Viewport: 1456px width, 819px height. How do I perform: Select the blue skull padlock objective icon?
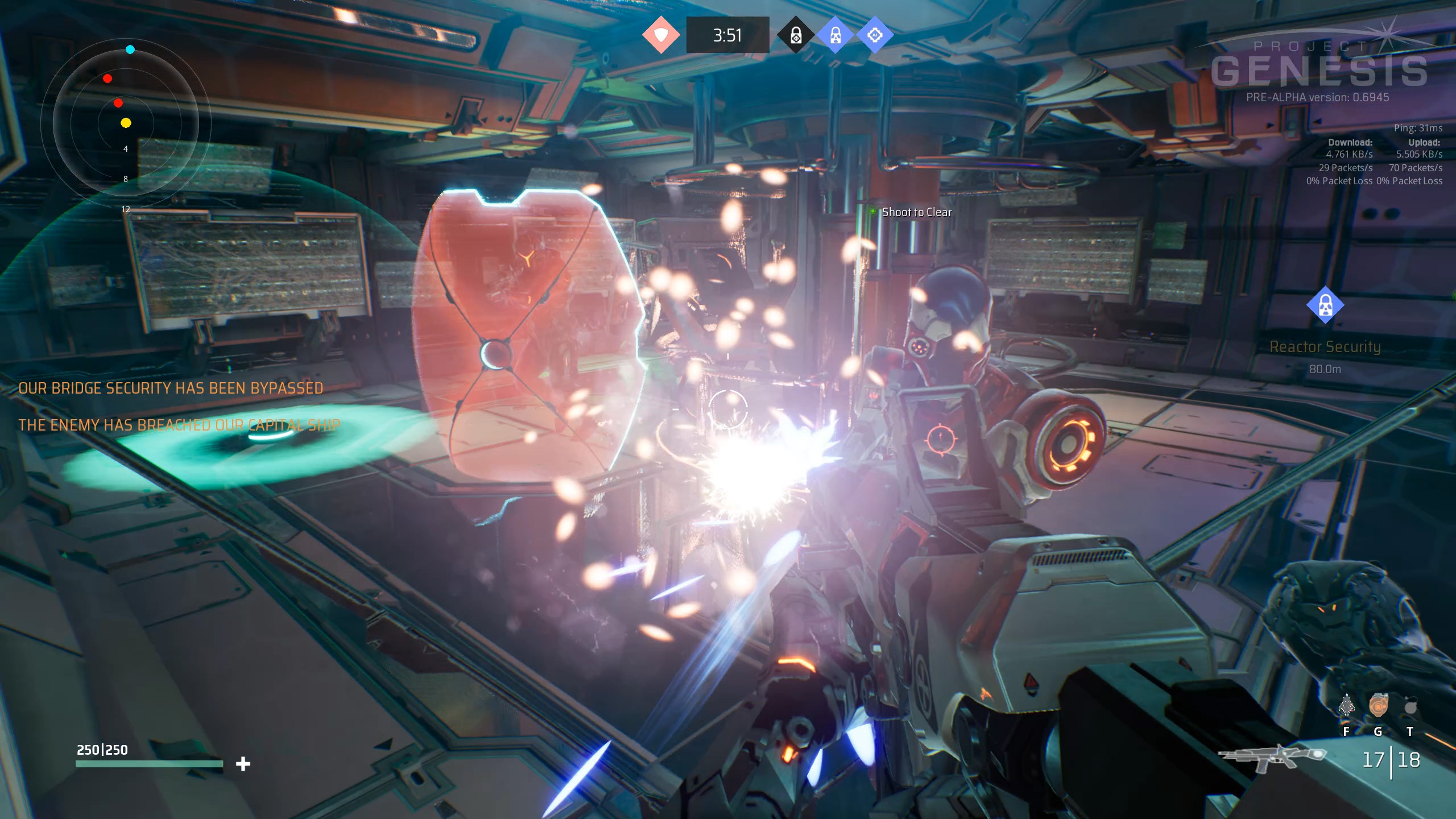click(x=835, y=35)
